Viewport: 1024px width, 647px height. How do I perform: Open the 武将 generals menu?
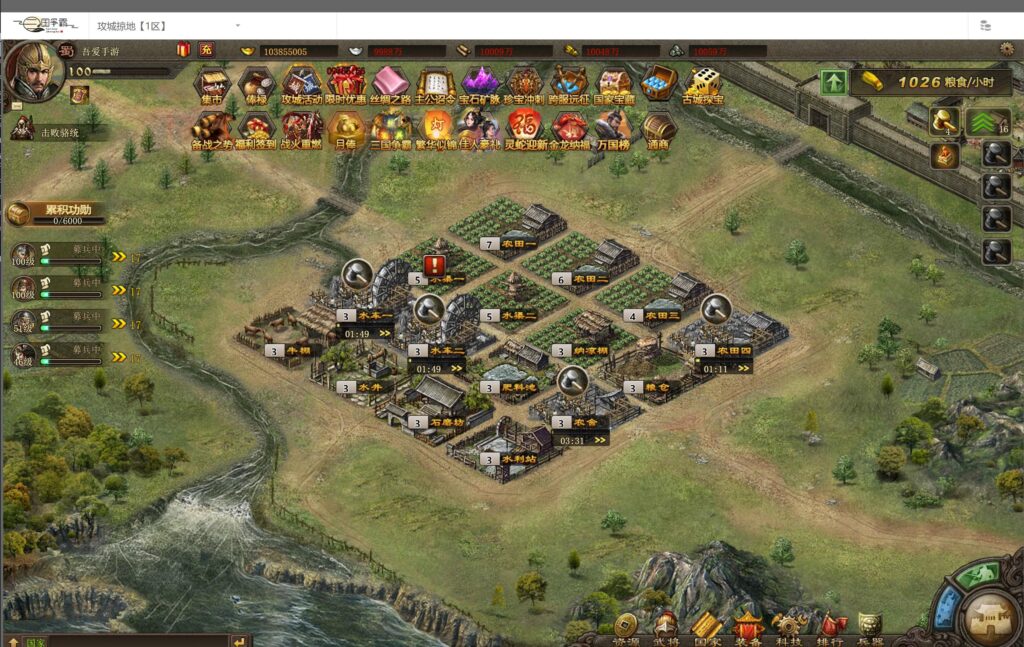coord(666,627)
